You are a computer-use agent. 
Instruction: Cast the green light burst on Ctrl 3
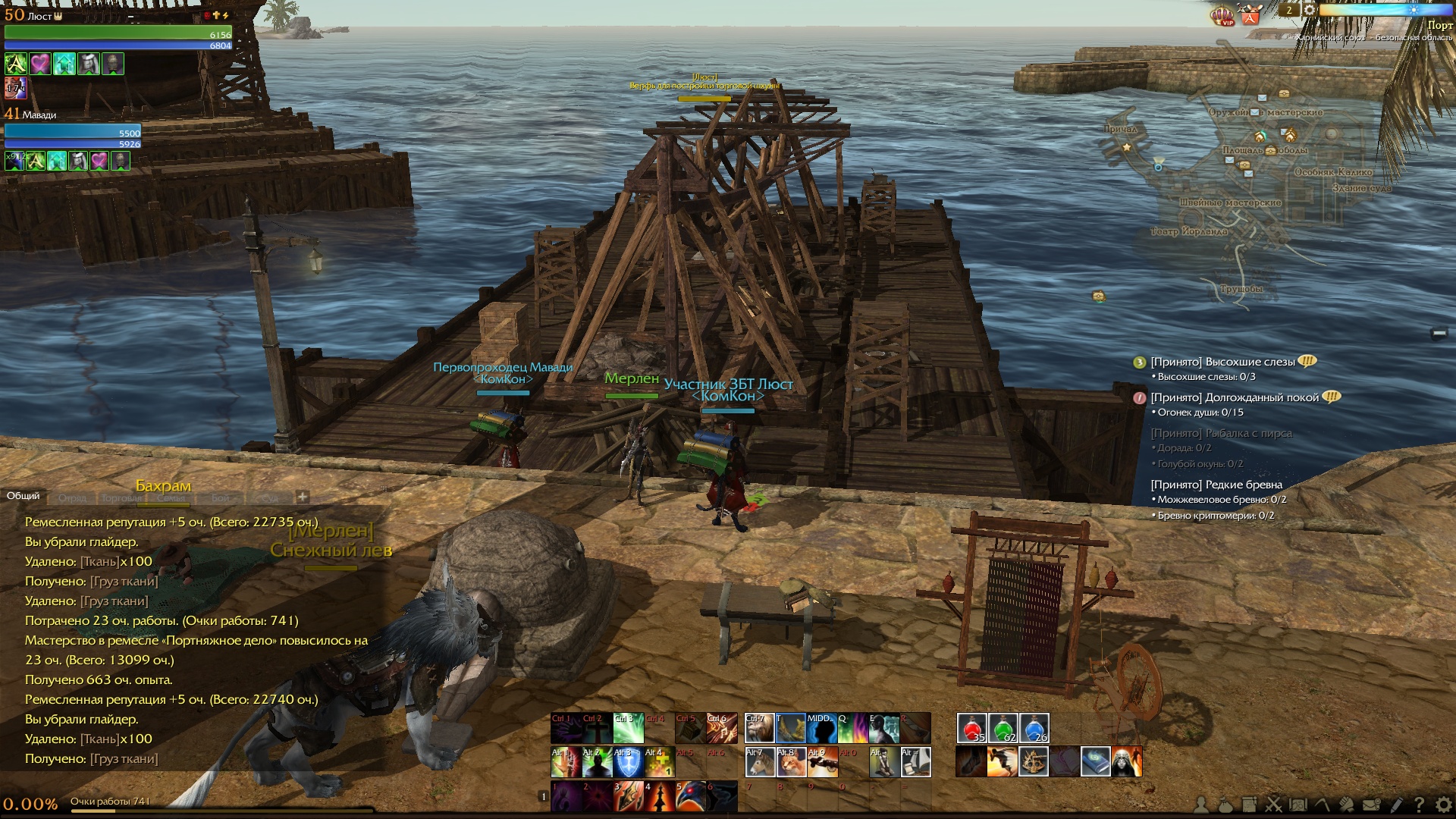coord(628,728)
